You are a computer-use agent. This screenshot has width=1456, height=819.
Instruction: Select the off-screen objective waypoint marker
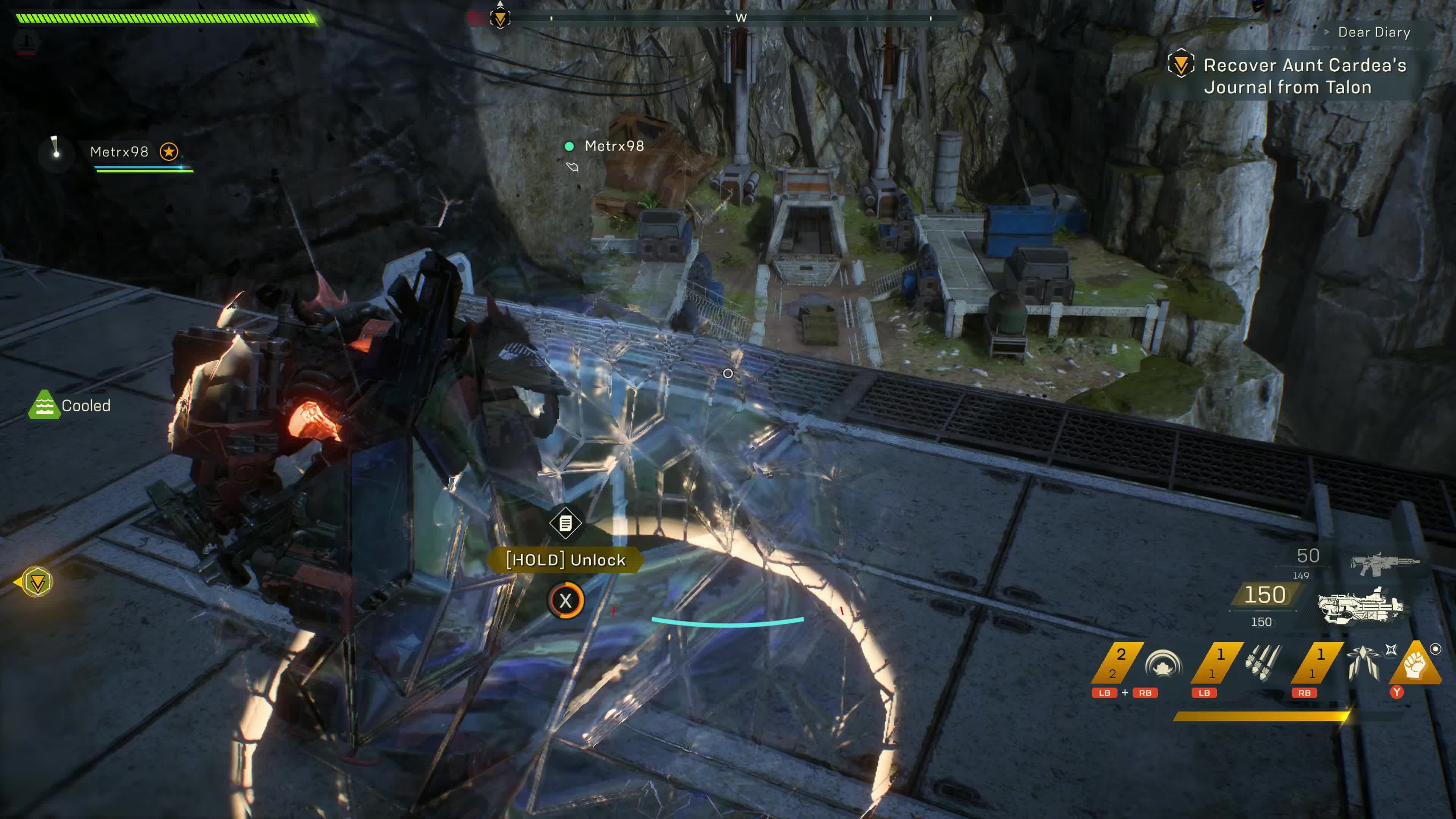37,582
